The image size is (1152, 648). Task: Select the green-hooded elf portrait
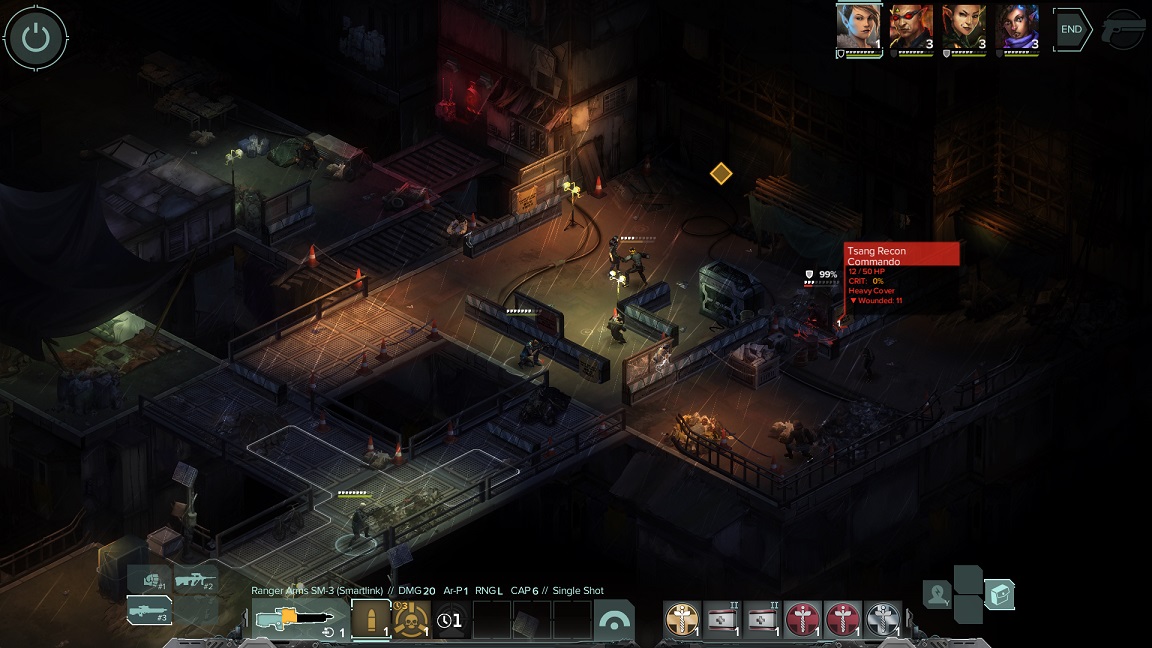point(964,27)
